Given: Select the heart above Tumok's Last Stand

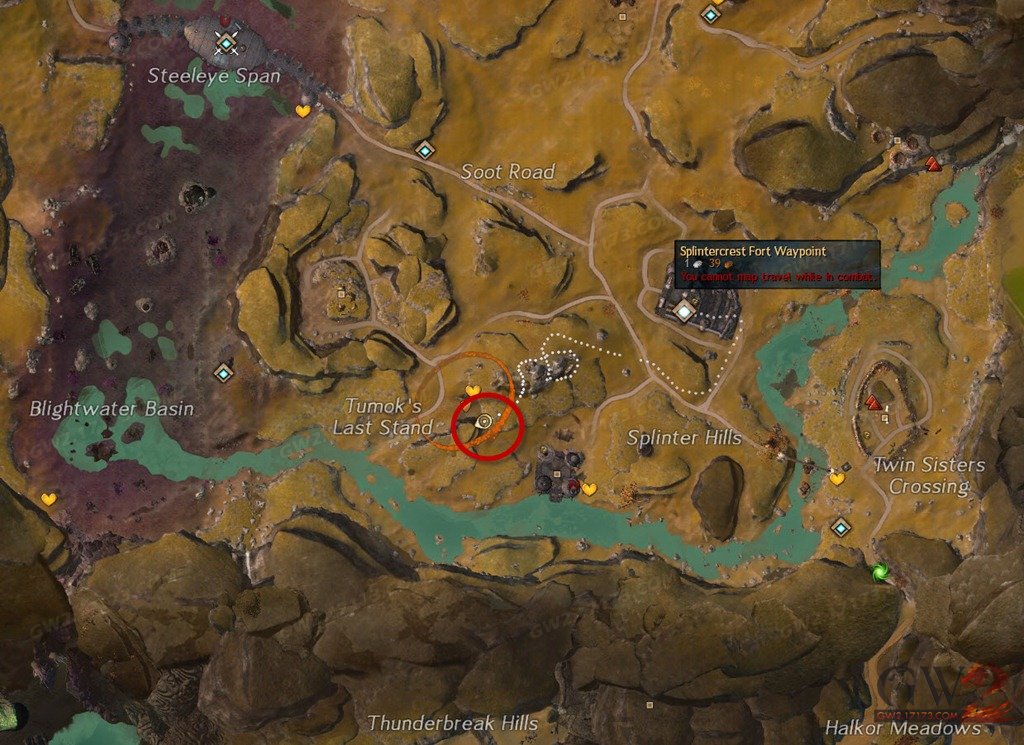Looking at the screenshot, I should coord(474,390).
